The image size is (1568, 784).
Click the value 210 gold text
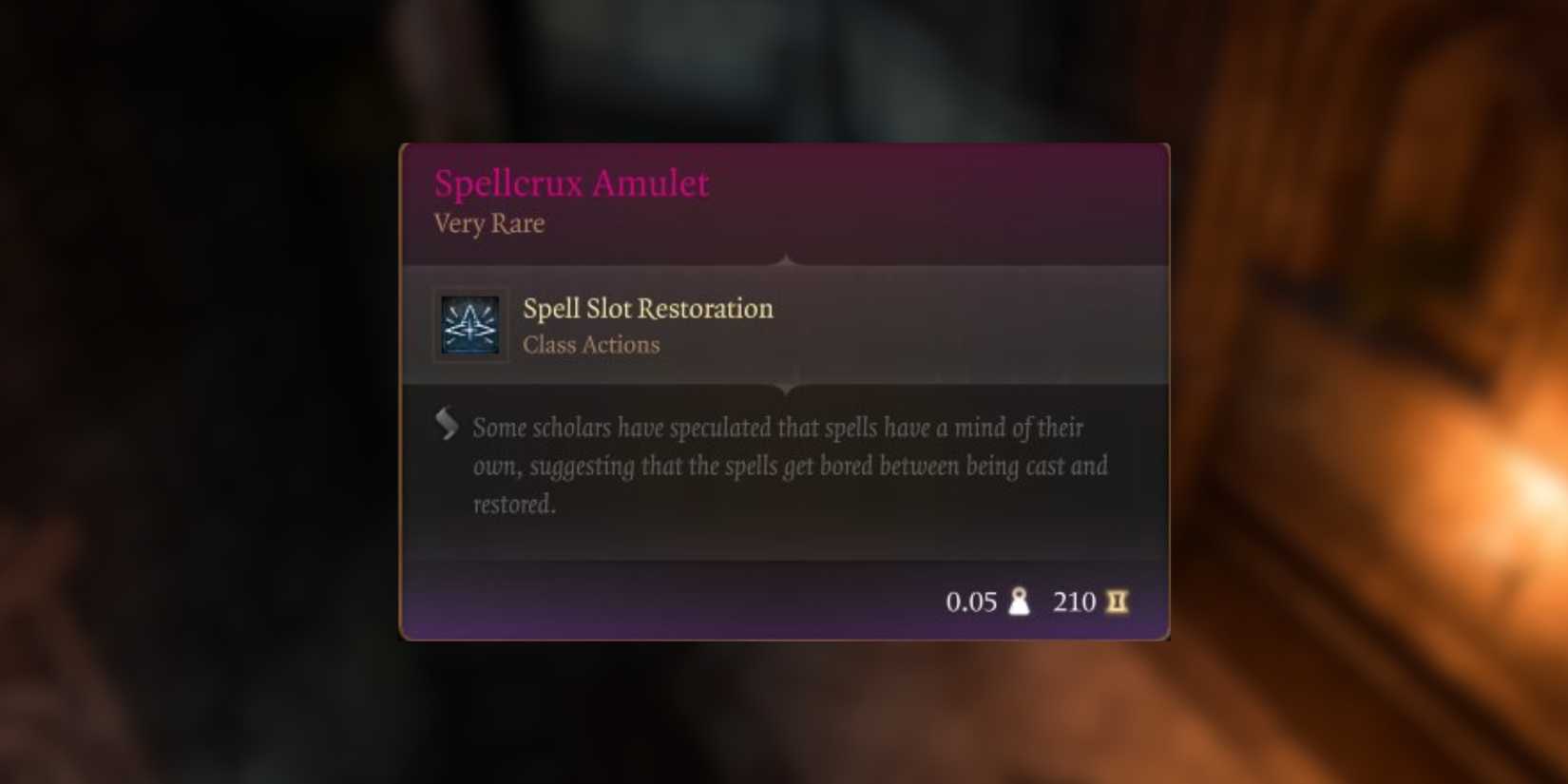(1073, 602)
